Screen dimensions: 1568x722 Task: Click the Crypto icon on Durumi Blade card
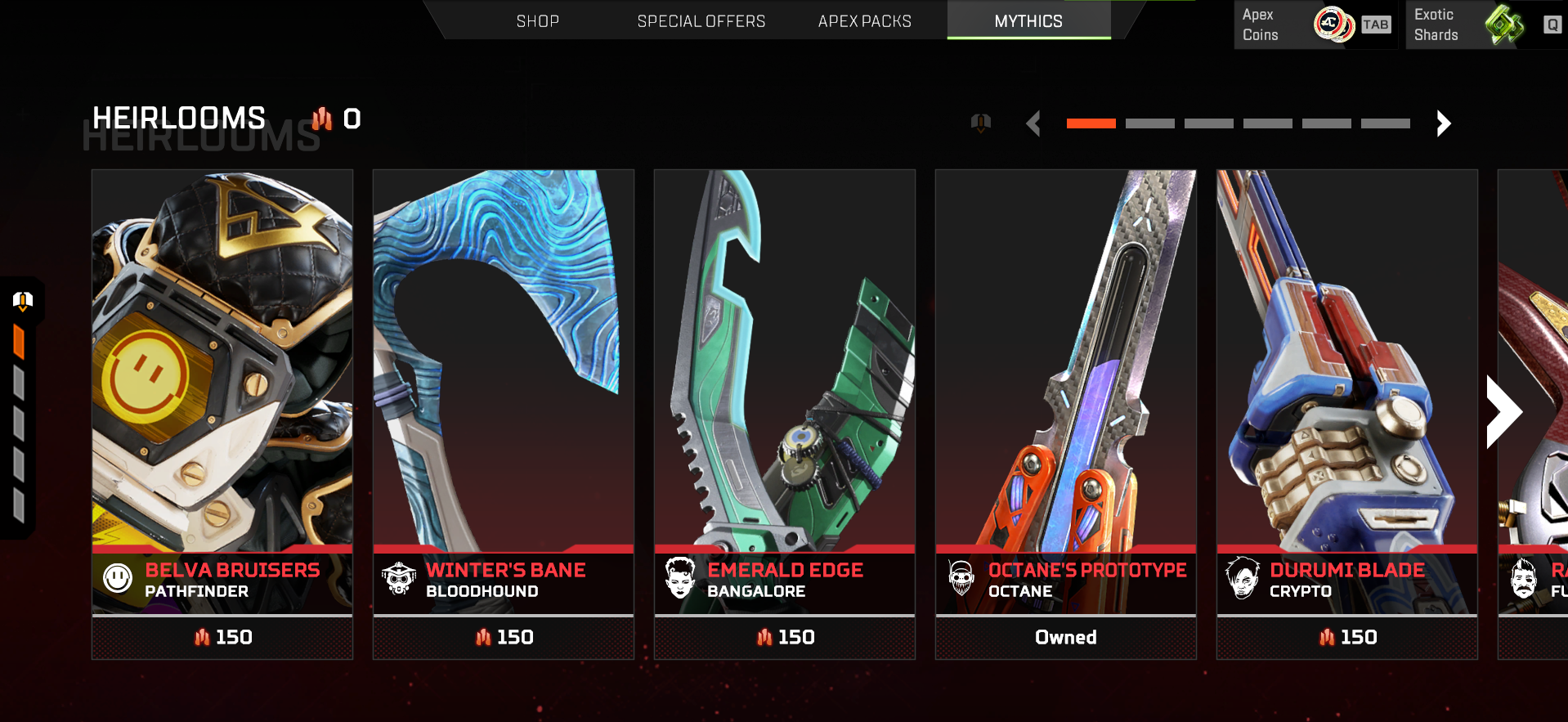(1243, 578)
